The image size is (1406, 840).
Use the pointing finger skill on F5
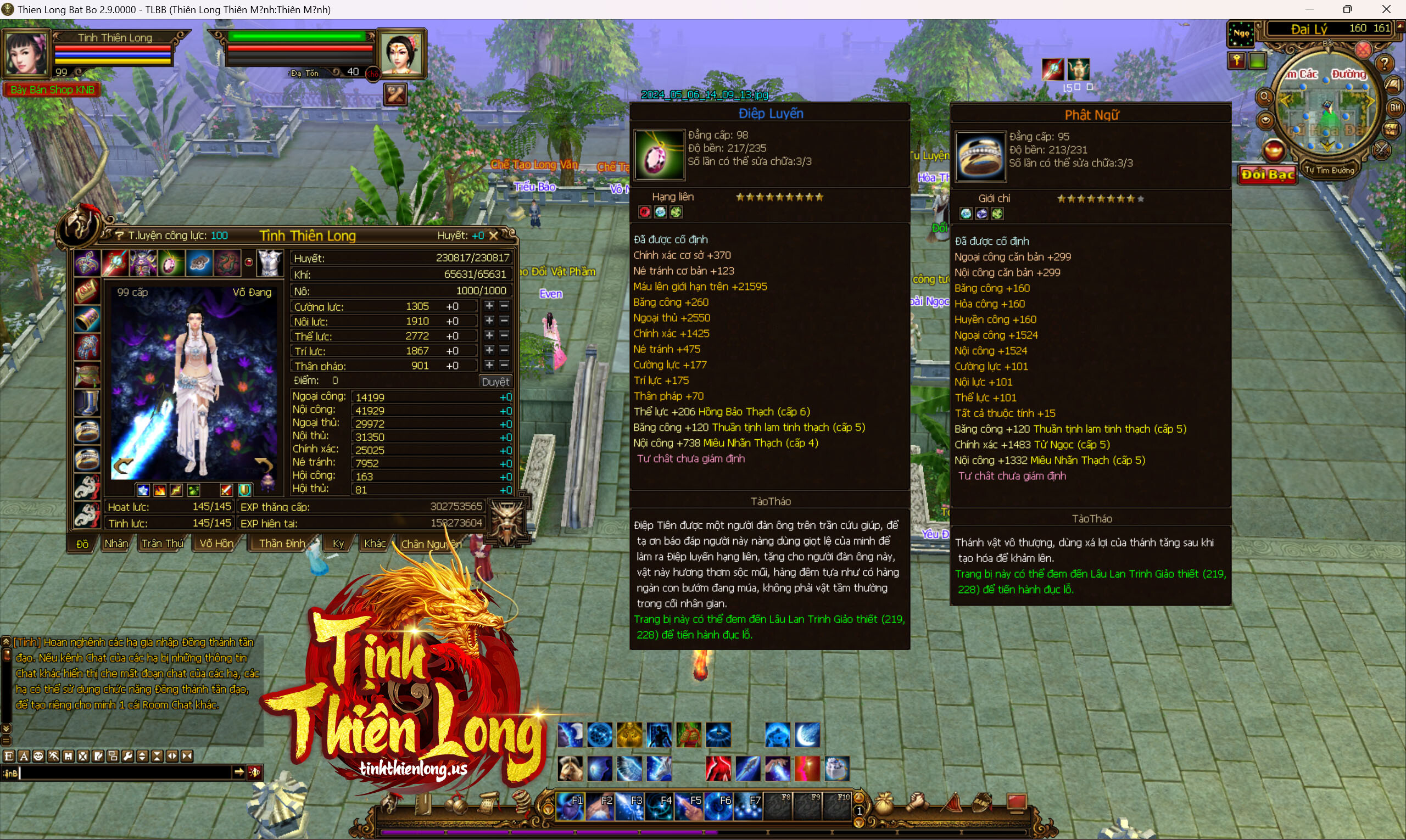(x=689, y=806)
